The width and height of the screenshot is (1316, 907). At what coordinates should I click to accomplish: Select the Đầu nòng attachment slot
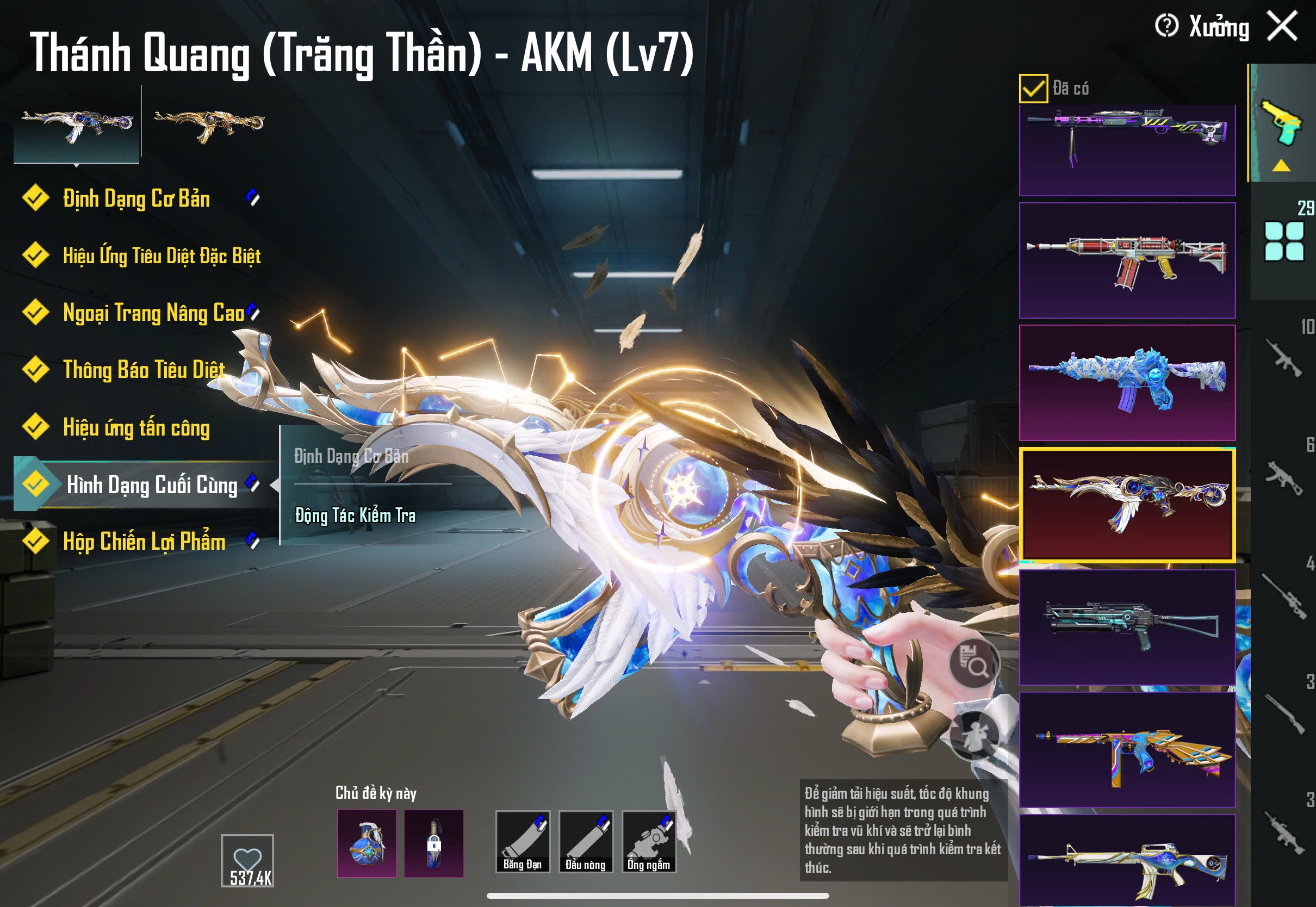point(585,841)
